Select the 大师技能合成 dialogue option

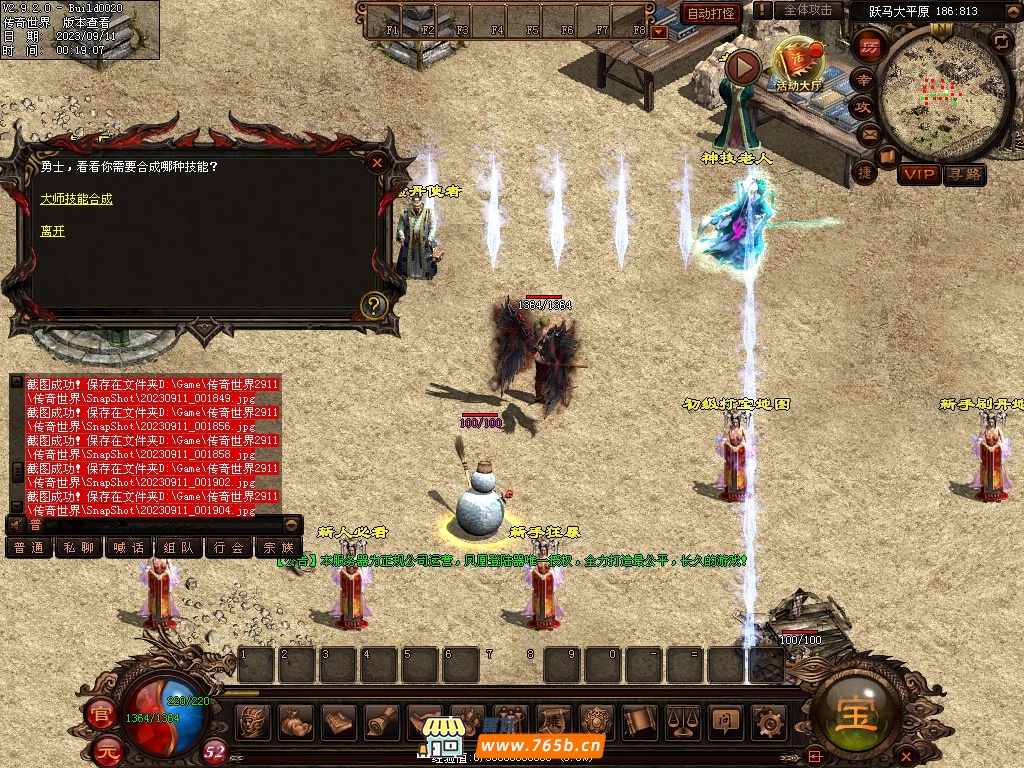coord(77,199)
